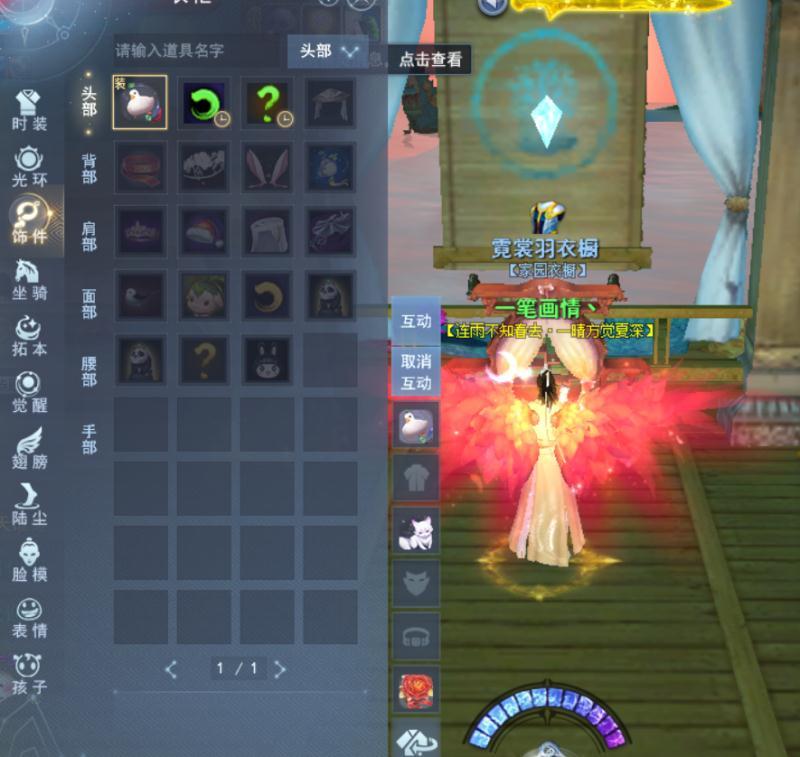Choose the pink rabbit ears accessory
The height and width of the screenshot is (757, 800).
click(267, 166)
